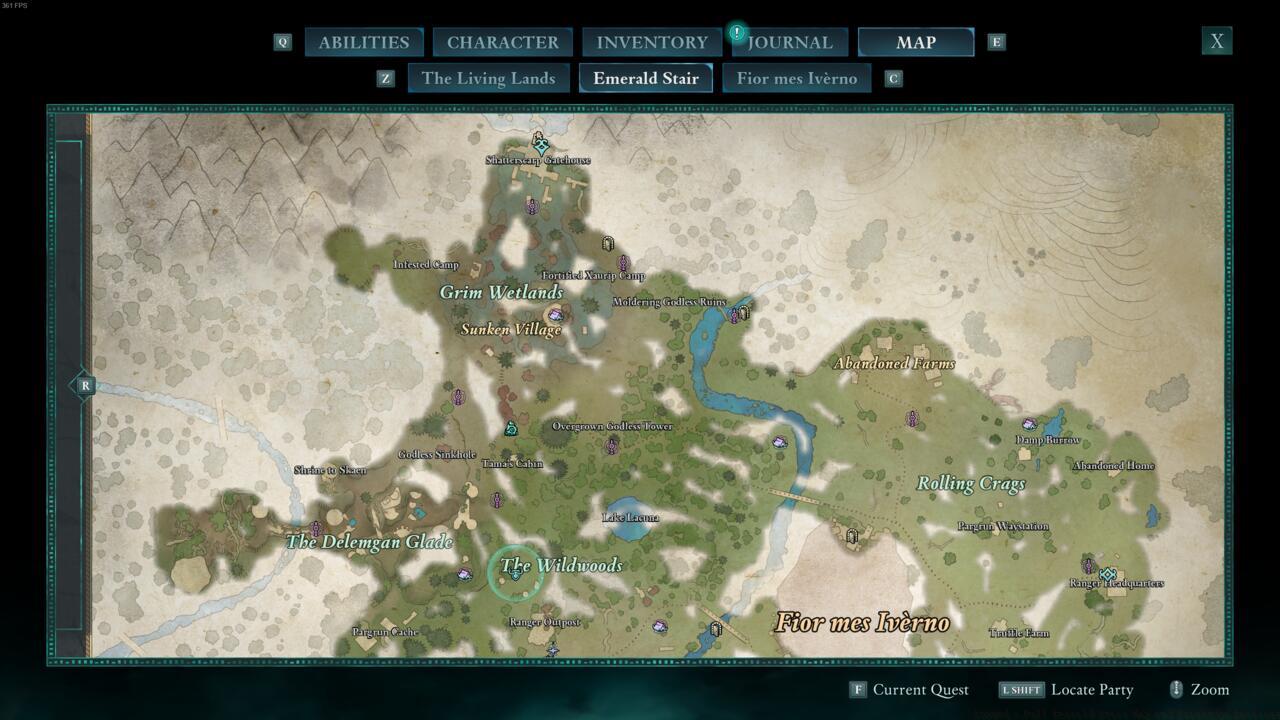Select the door icon near Ranger Outpost
Image resolution: width=1280 pixels, height=720 pixels.
(x=717, y=629)
